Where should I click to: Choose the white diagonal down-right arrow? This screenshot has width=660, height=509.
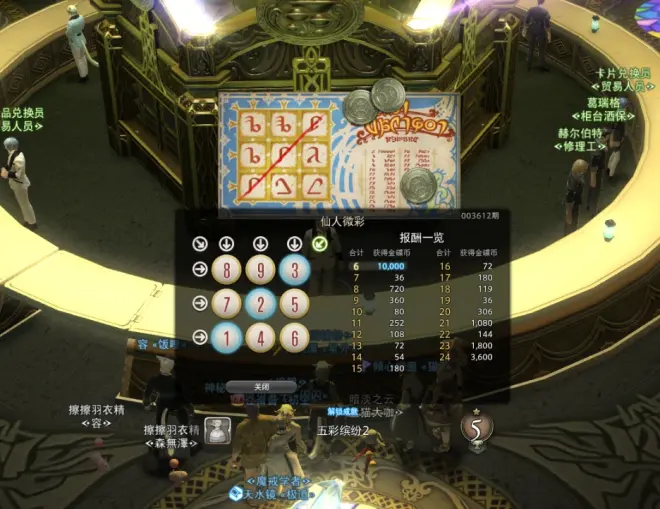pyautogui.click(x=200, y=243)
